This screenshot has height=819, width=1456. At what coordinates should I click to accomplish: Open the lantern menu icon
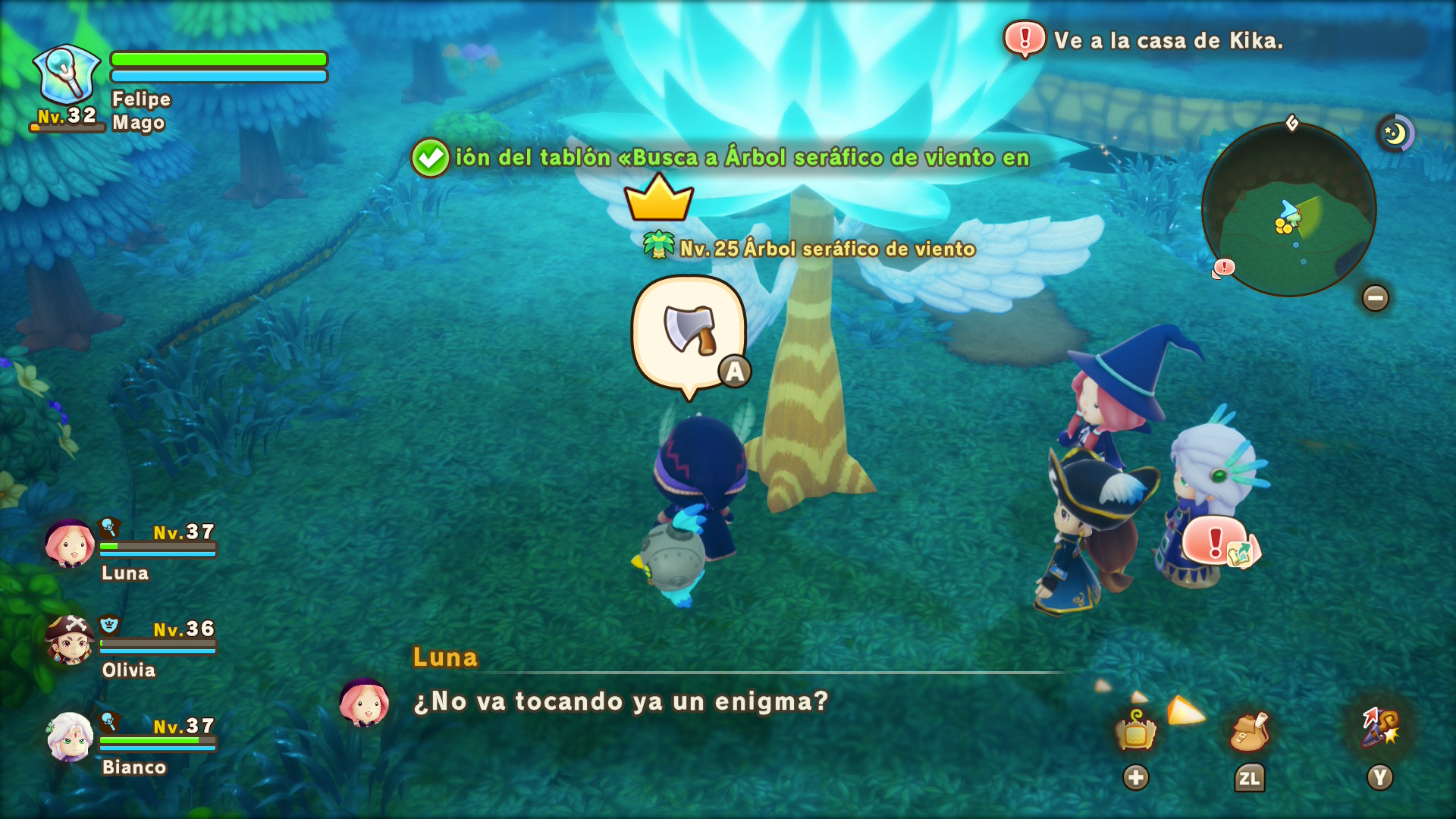[1135, 731]
